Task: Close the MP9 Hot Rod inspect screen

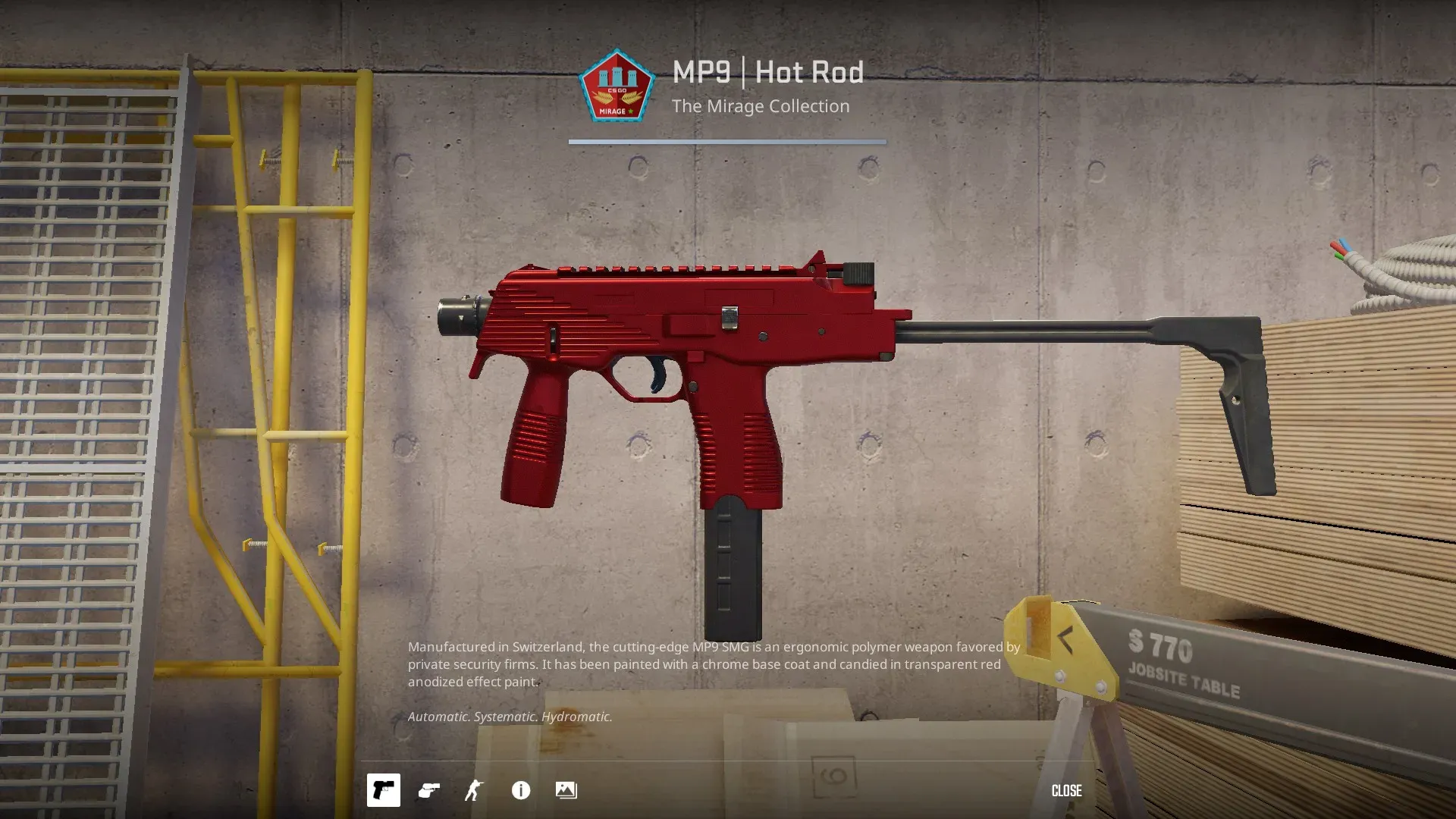Action: tap(1066, 790)
